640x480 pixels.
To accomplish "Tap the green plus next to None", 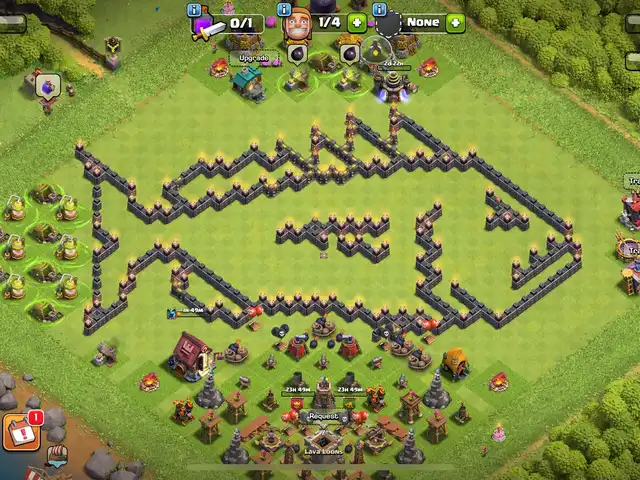I will click(455, 22).
